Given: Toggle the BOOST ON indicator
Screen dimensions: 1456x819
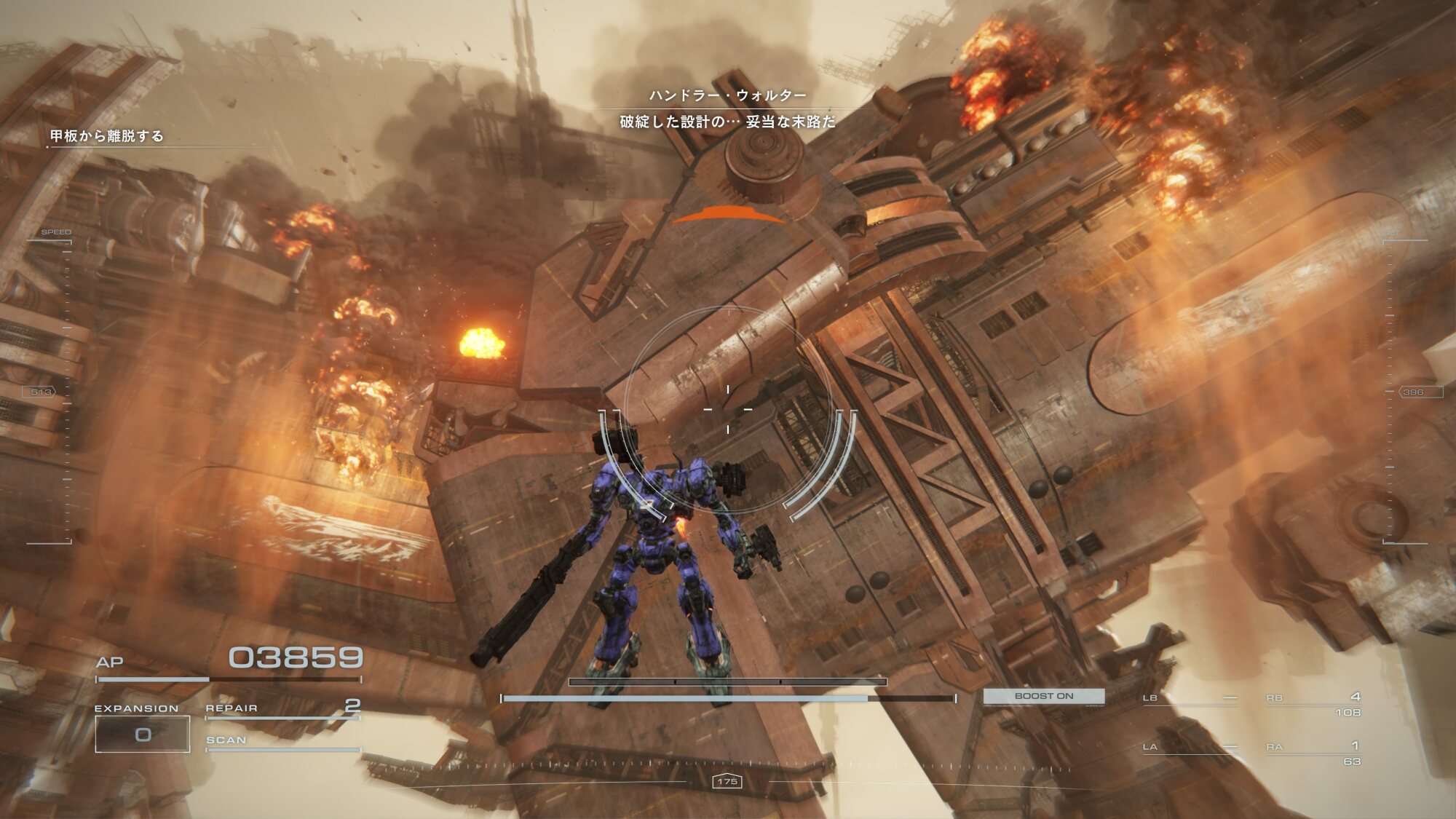Looking at the screenshot, I should 1043,696.
